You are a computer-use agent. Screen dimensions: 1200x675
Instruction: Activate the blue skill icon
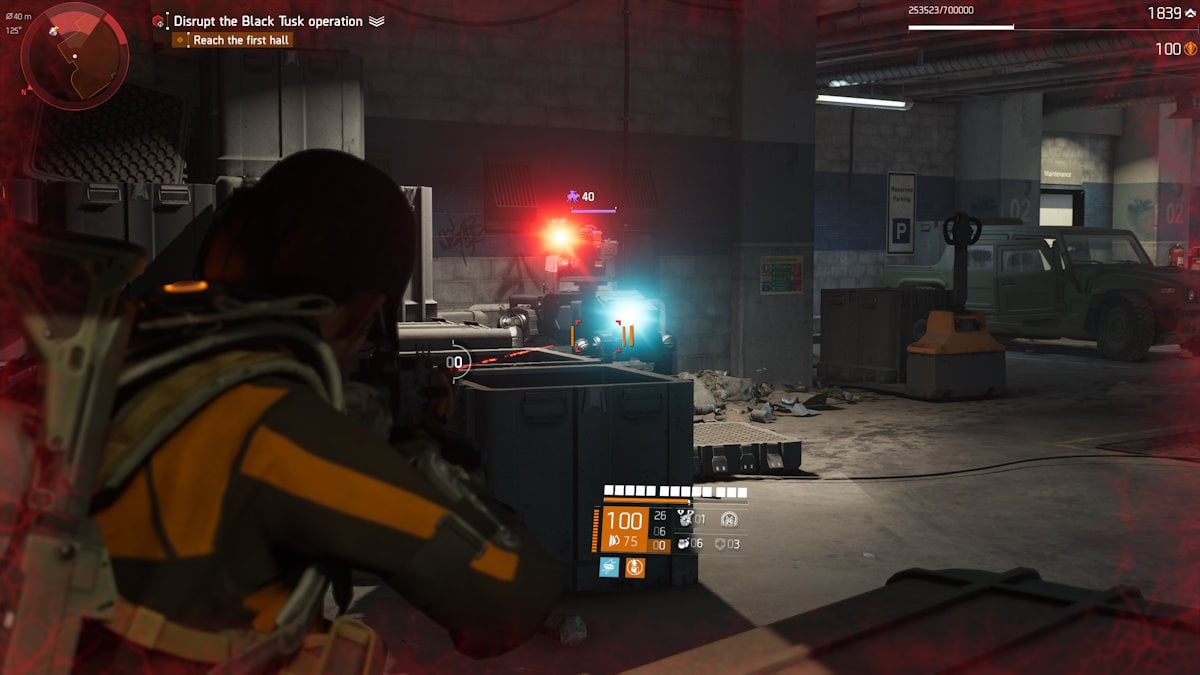click(608, 567)
